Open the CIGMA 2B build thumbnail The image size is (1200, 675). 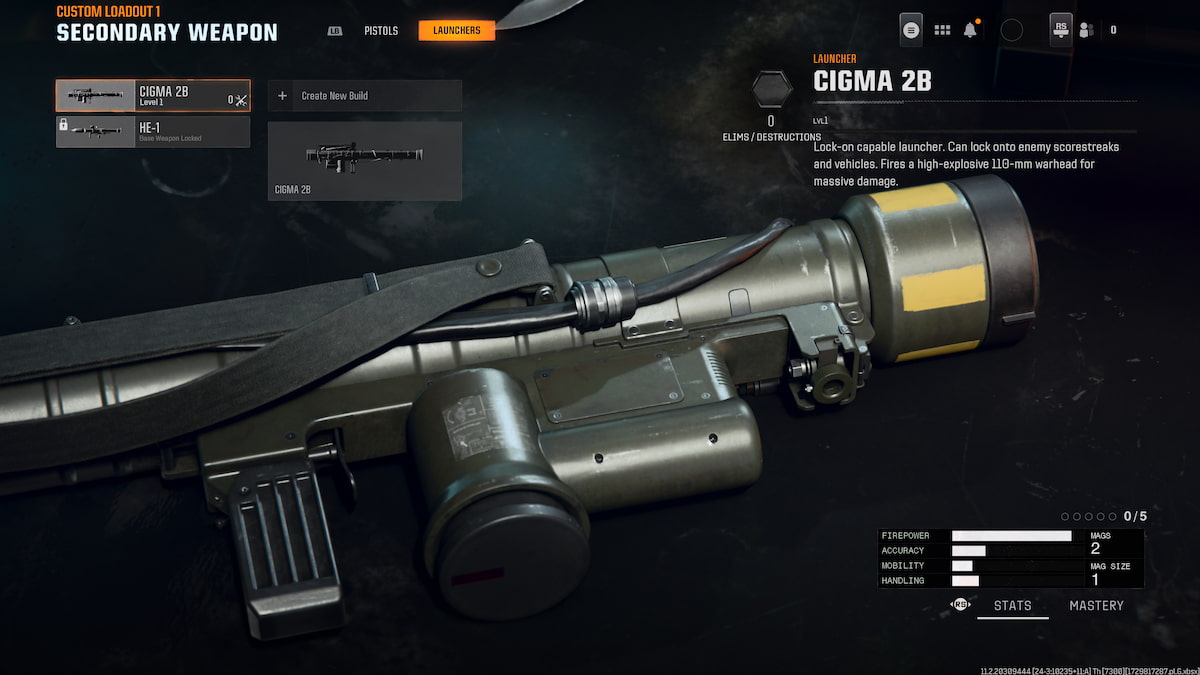tap(364, 160)
